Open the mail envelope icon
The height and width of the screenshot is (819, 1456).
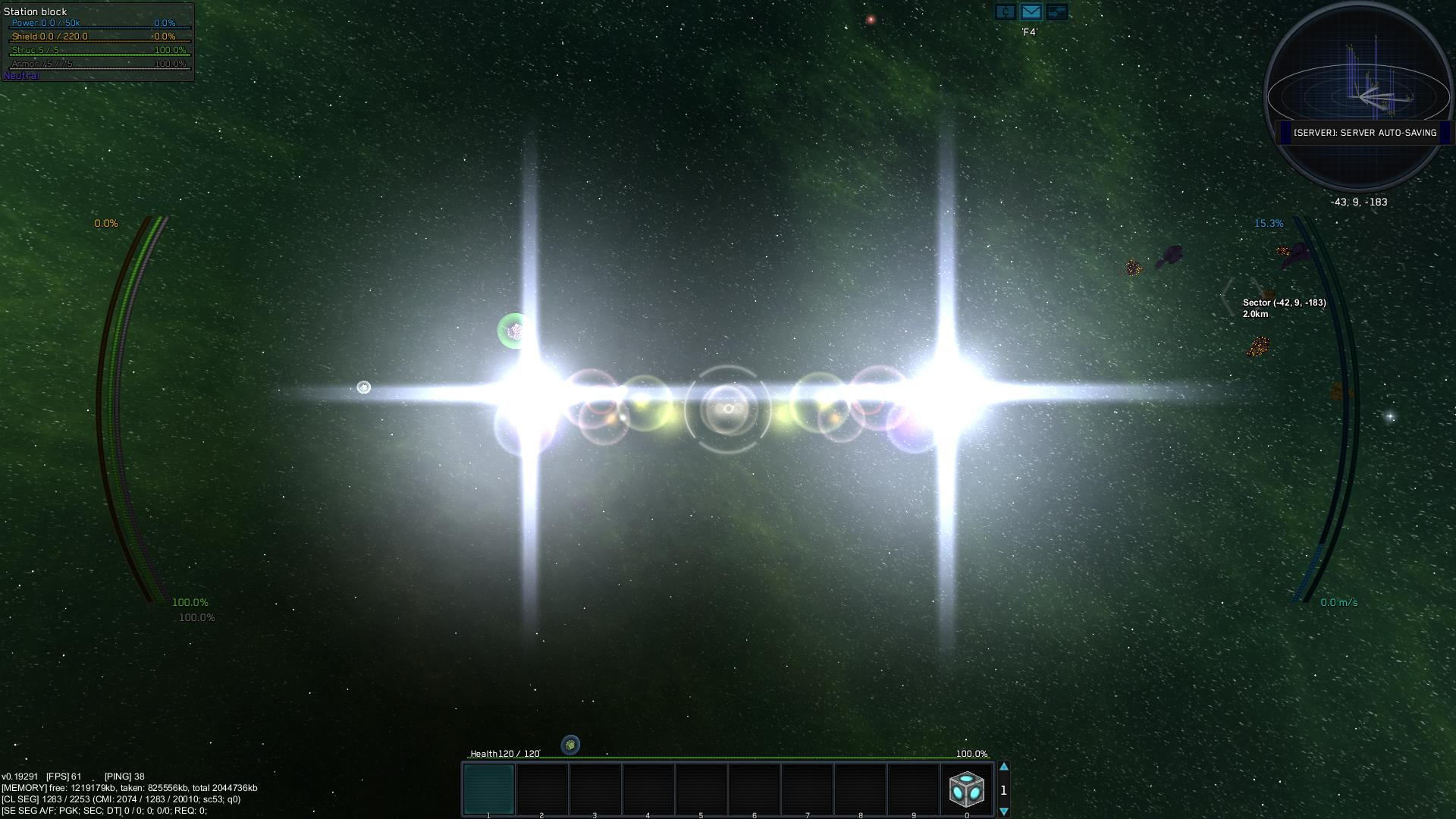click(1031, 12)
